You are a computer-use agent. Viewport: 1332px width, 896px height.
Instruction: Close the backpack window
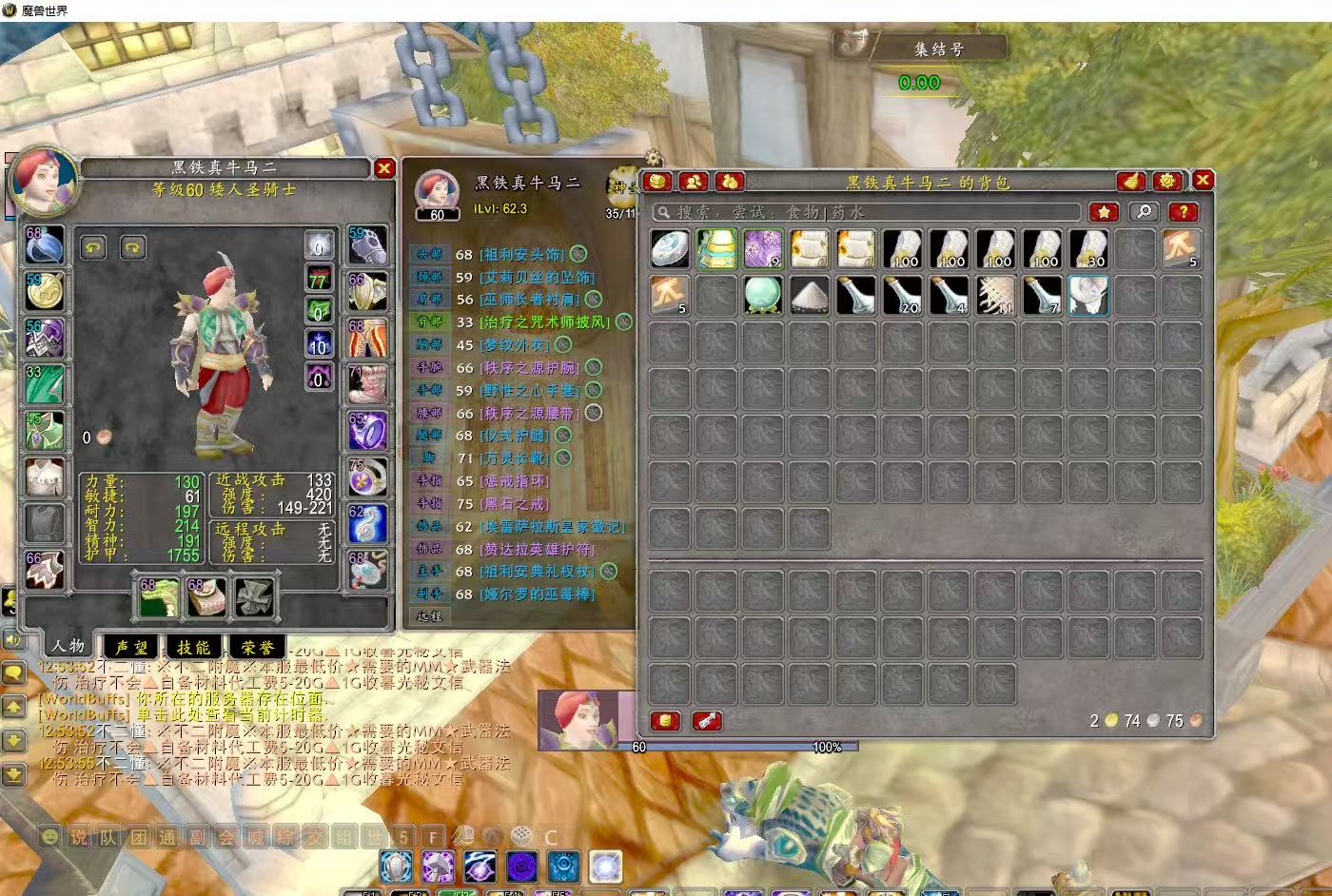1203,180
